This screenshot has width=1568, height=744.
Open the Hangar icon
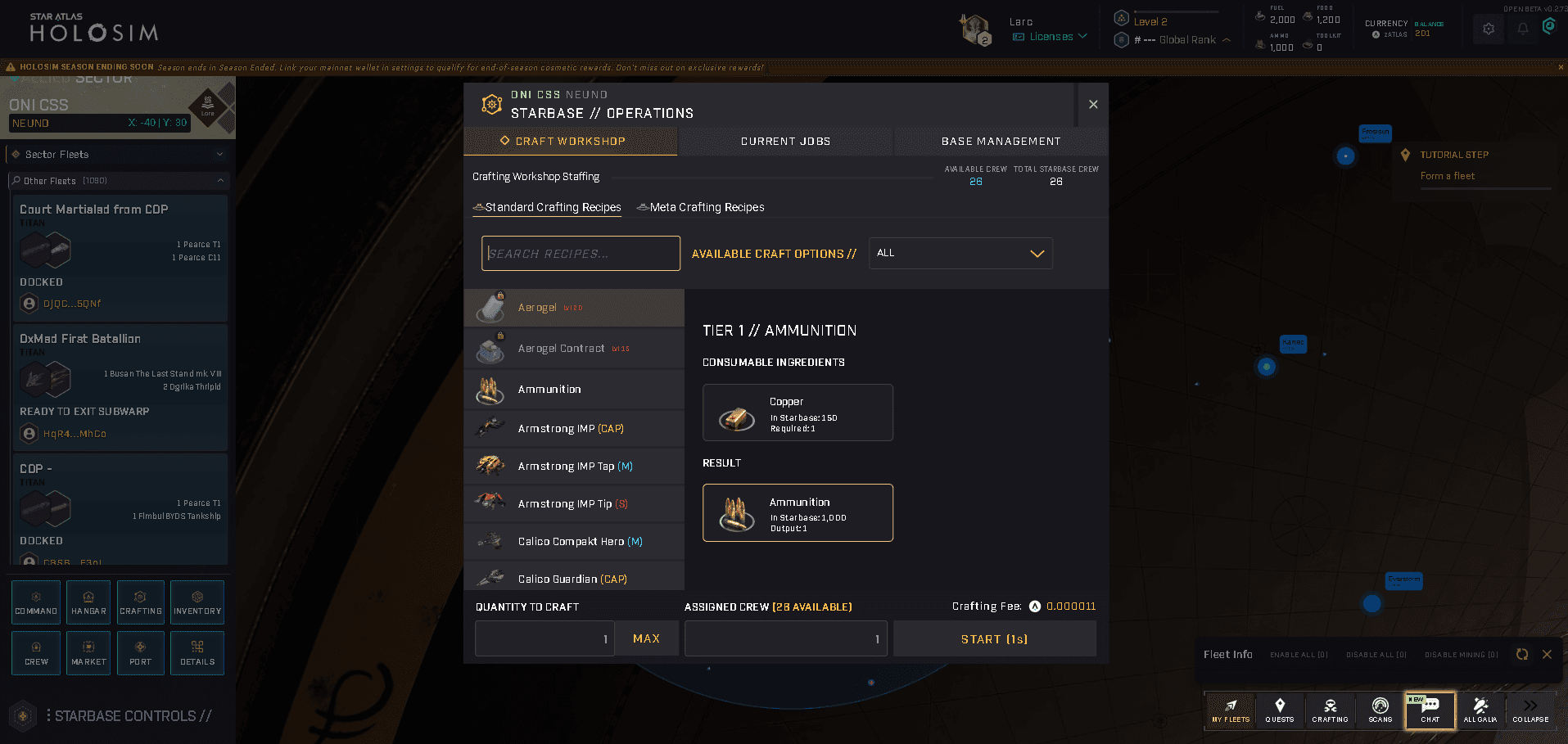point(88,602)
